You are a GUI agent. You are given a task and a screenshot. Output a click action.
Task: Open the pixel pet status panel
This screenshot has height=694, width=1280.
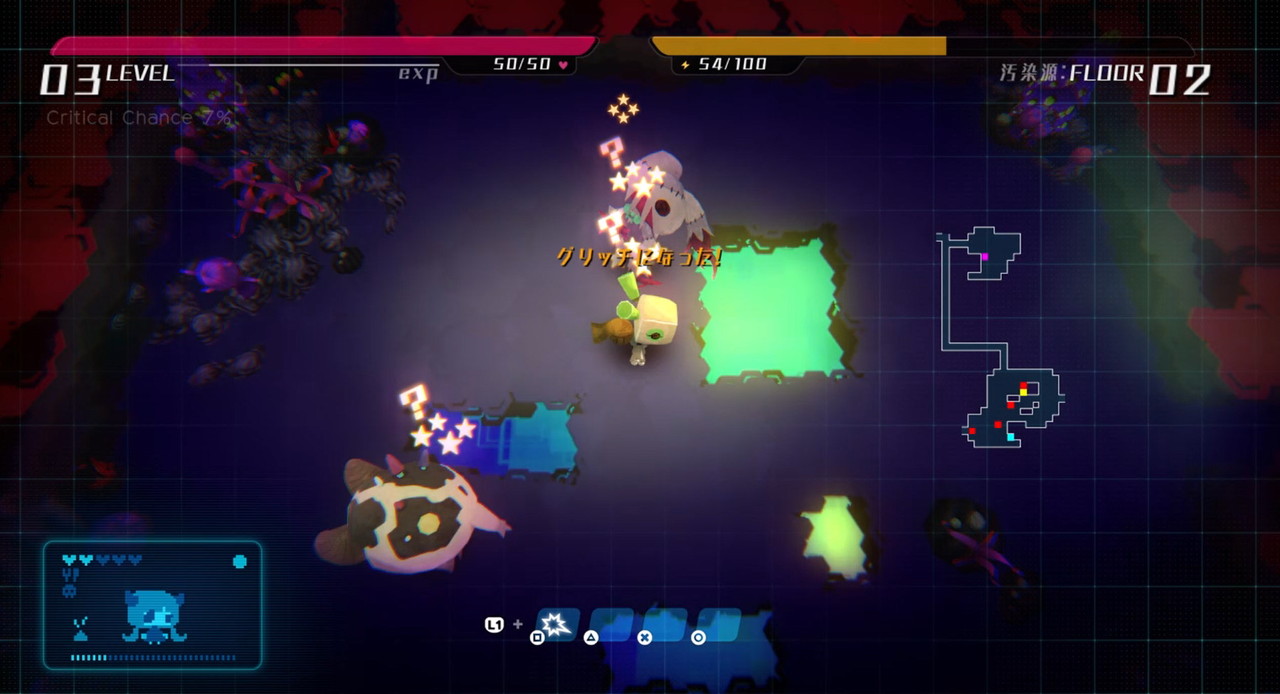[152, 605]
